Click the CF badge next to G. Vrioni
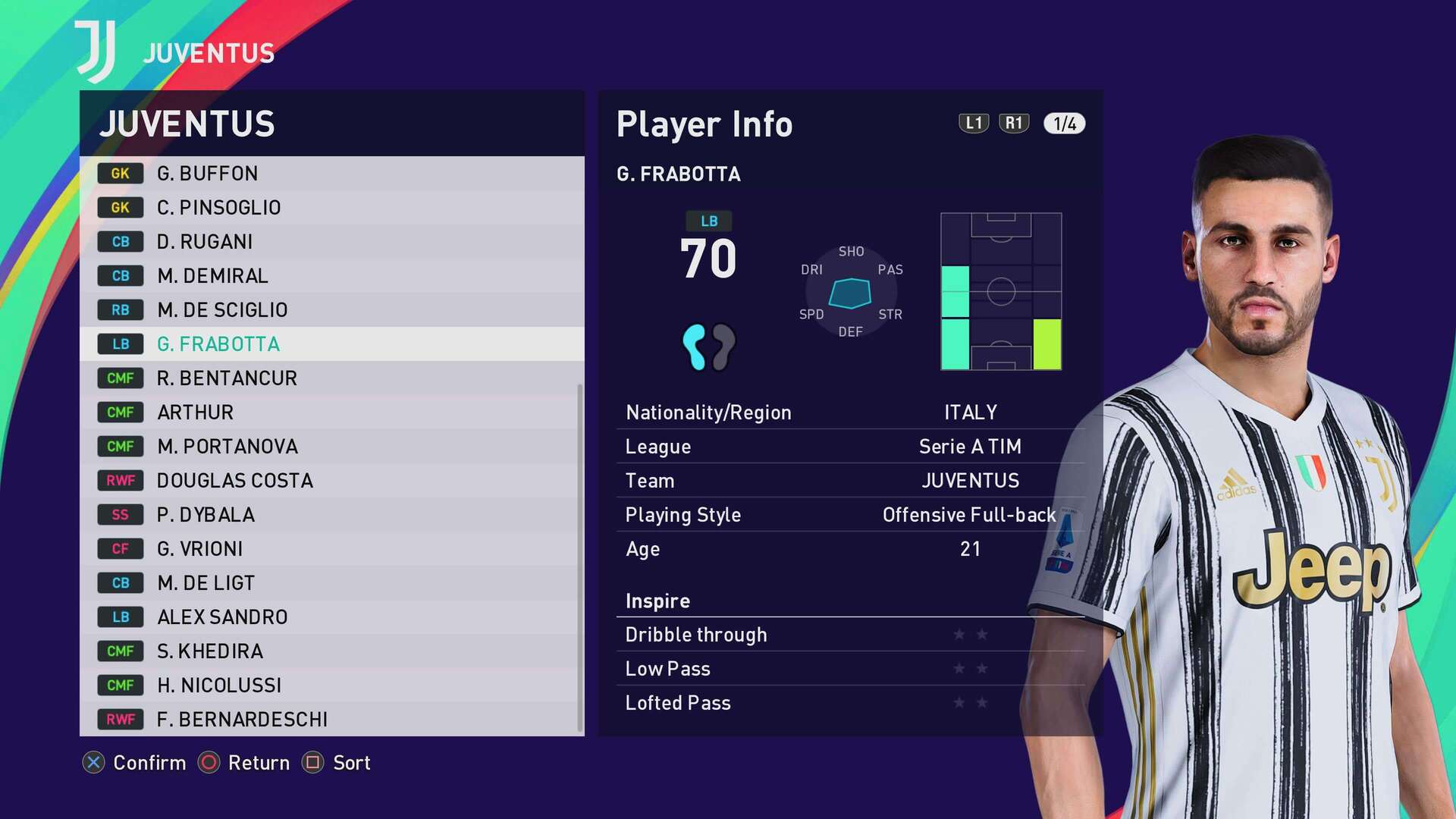1456x819 pixels. pyautogui.click(x=120, y=548)
